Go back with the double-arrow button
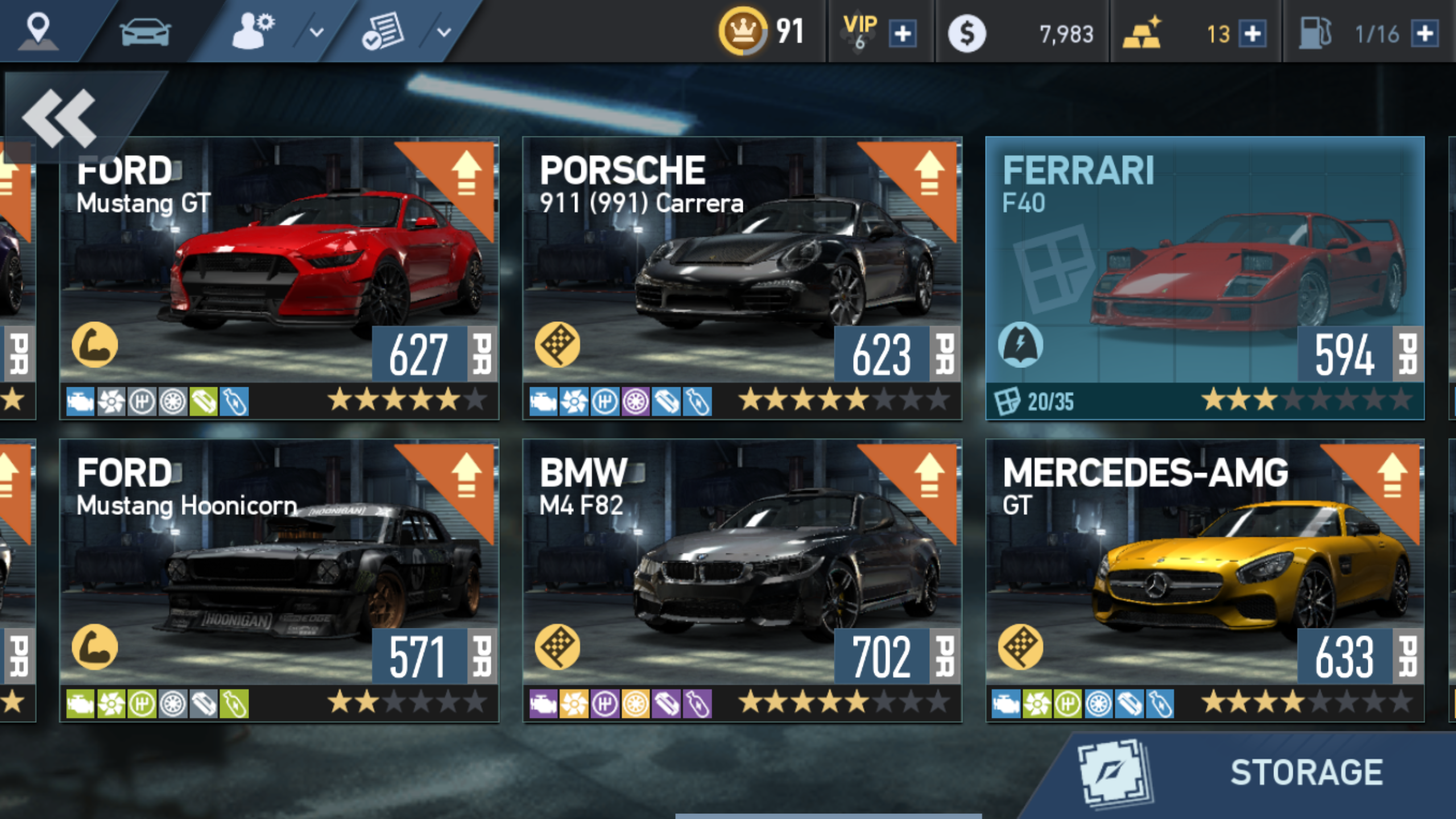 point(60,117)
